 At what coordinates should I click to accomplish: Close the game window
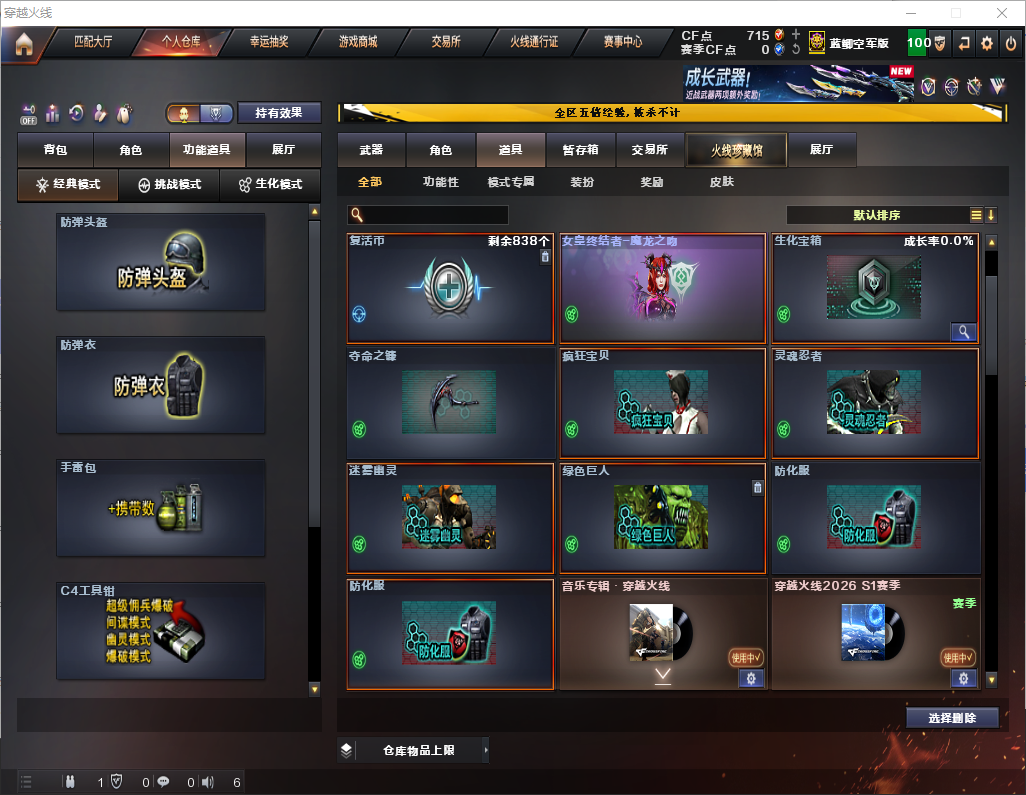click(1001, 13)
